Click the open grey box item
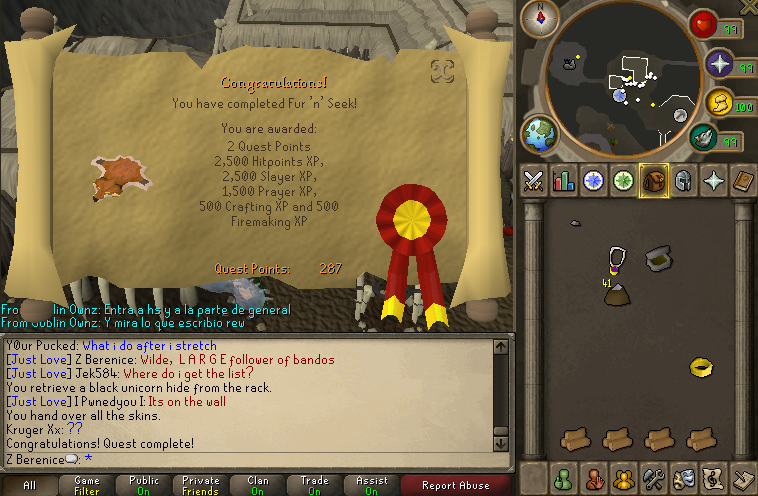 [658, 258]
